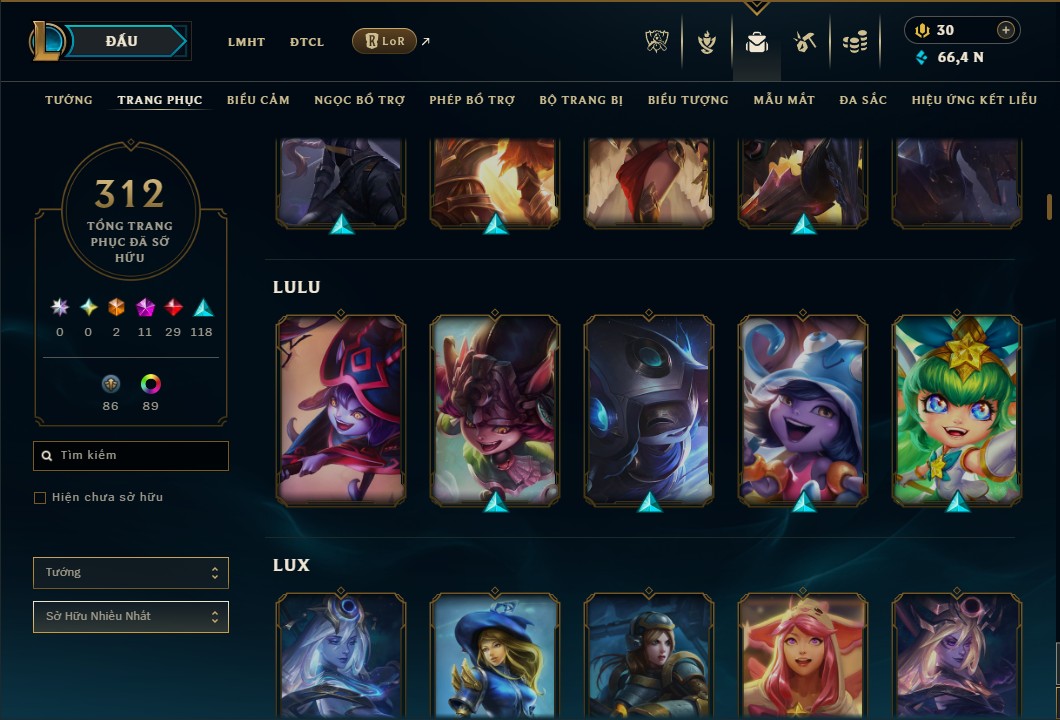Open the Tướng grouping dropdown
This screenshot has height=720, width=1060.
131,573
